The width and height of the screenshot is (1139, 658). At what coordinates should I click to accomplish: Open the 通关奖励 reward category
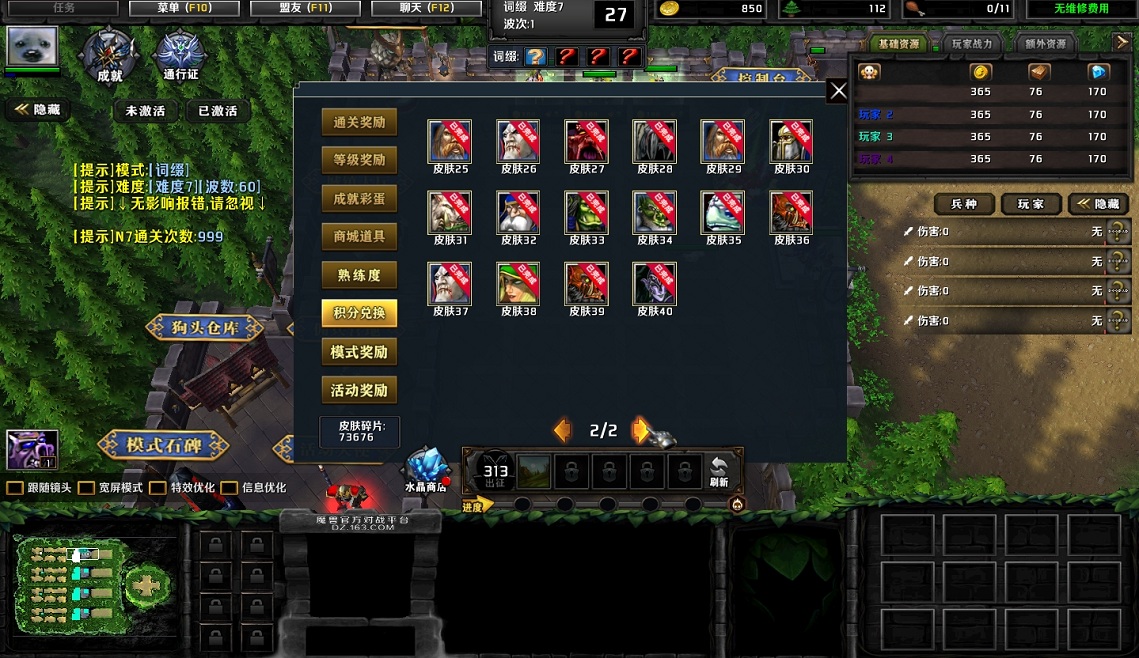(359, 123)
